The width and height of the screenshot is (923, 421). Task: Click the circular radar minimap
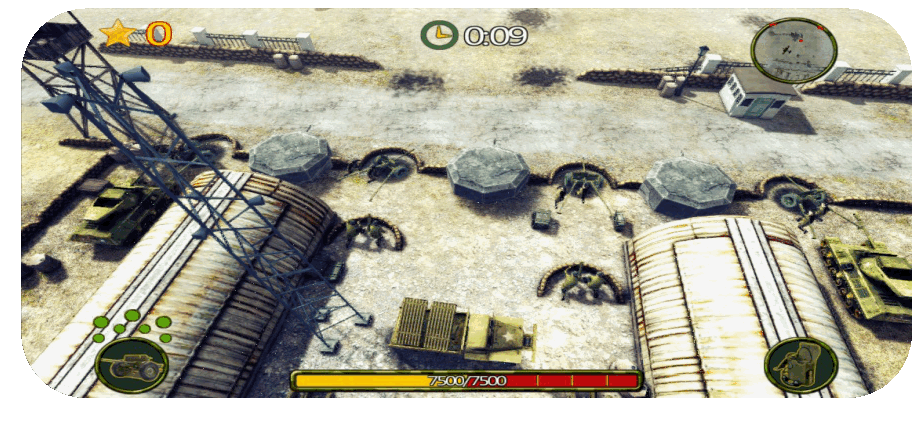point(794,53)
